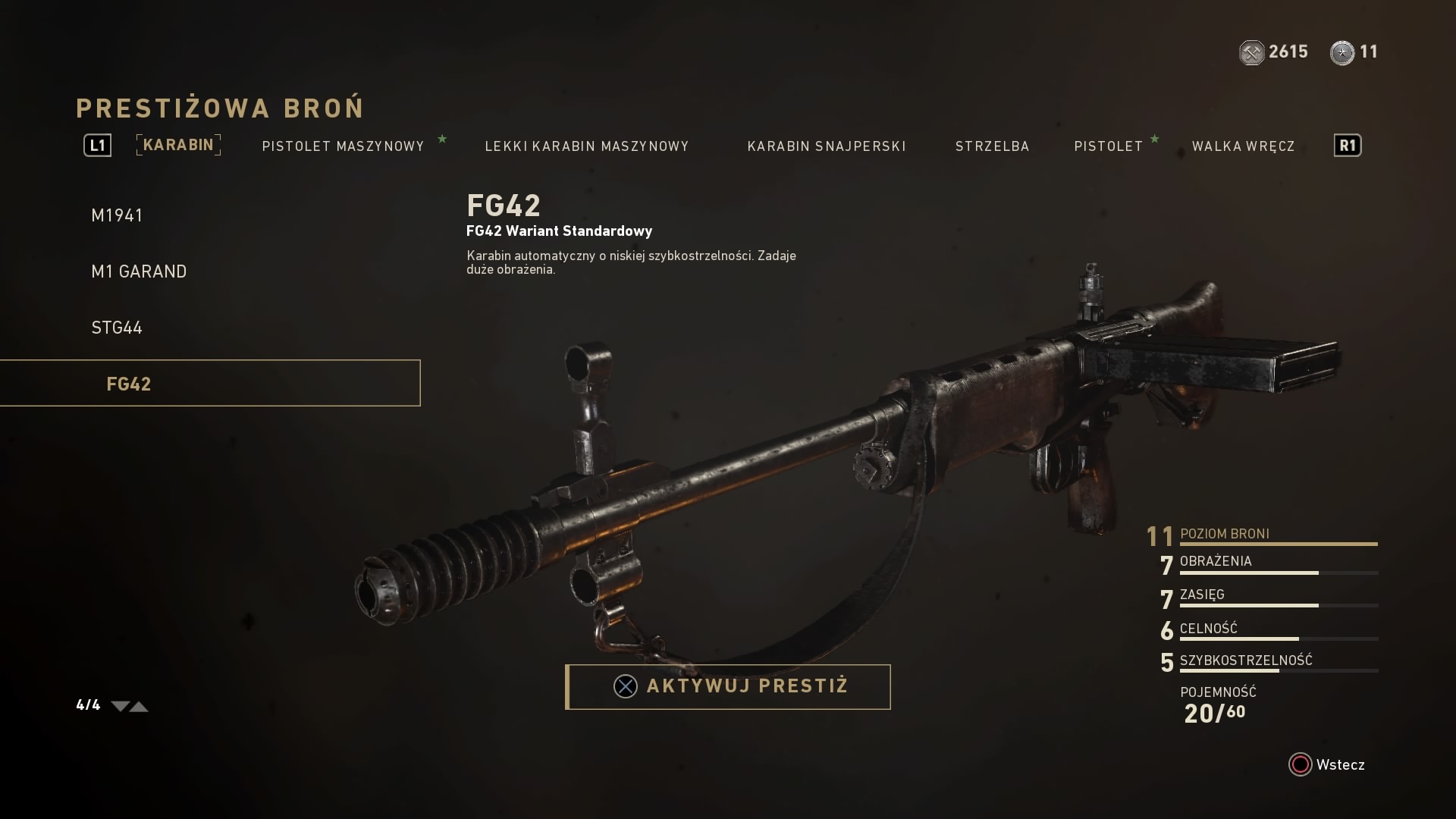Switch to the Strzelba tab
Screen dimensions: 1456x819
(992, 146)
